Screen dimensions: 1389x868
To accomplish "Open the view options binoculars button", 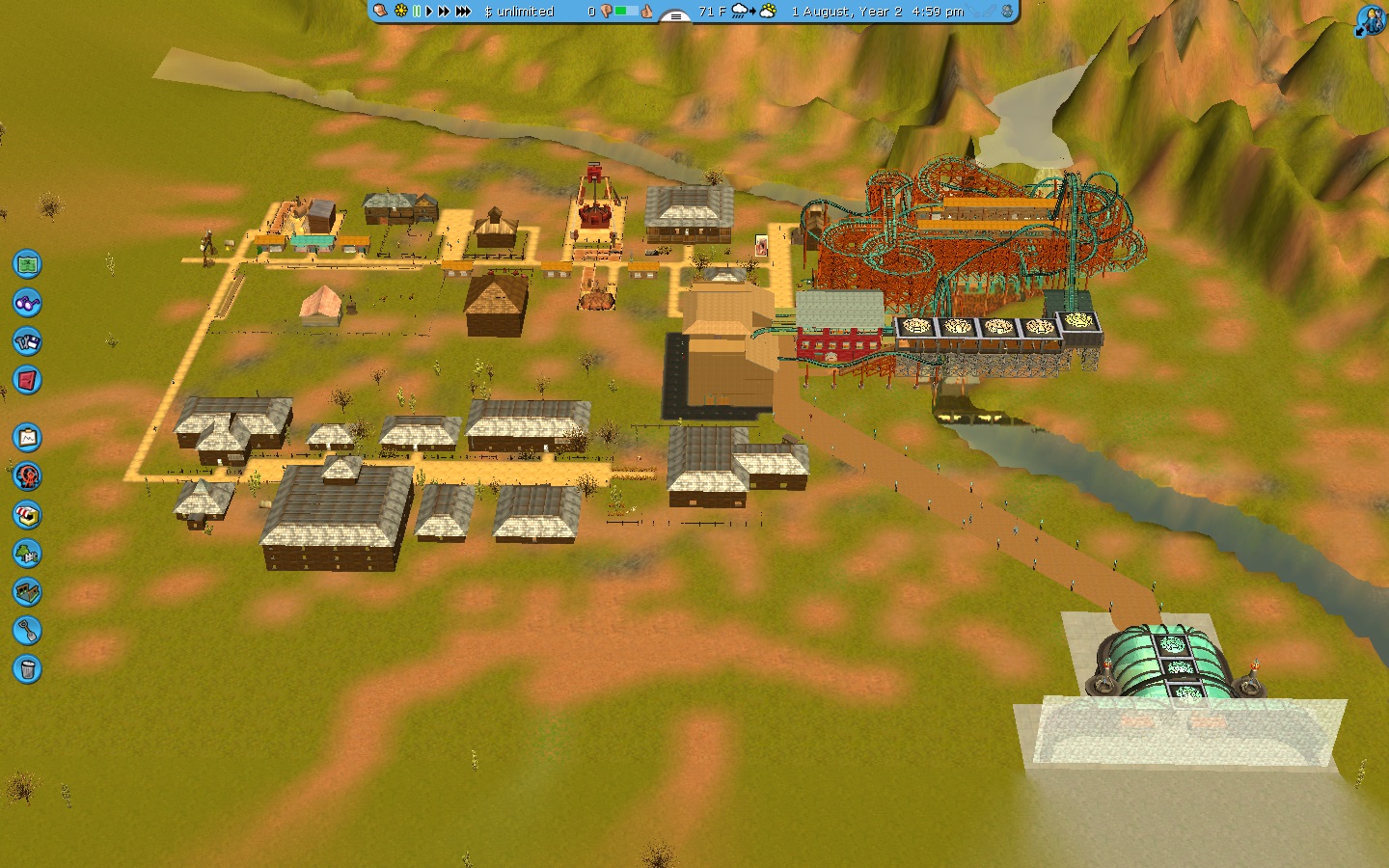I will click(27, 303).
